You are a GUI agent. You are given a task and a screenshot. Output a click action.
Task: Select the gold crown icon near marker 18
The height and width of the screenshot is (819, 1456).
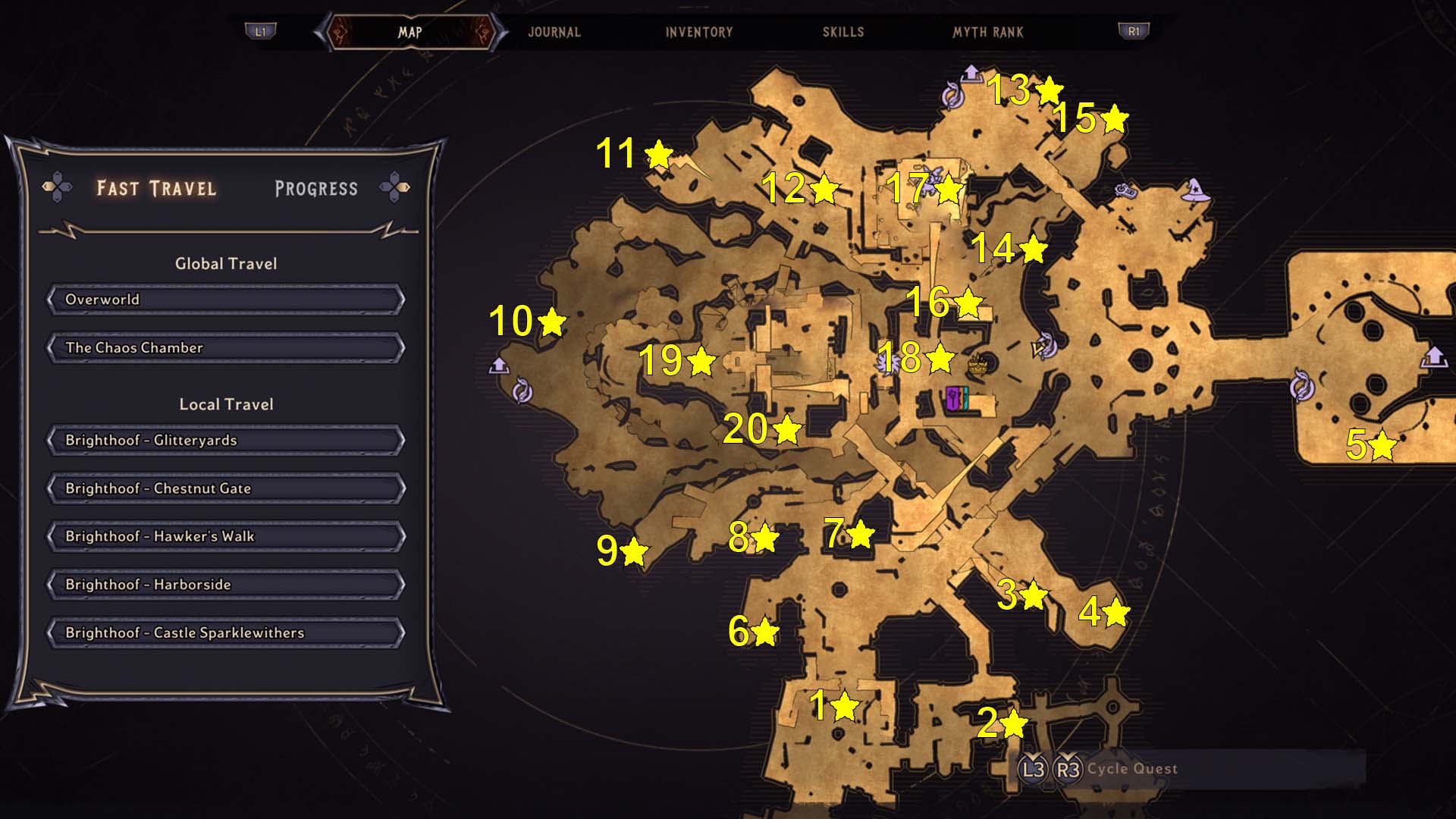click(x=977, y=365)
